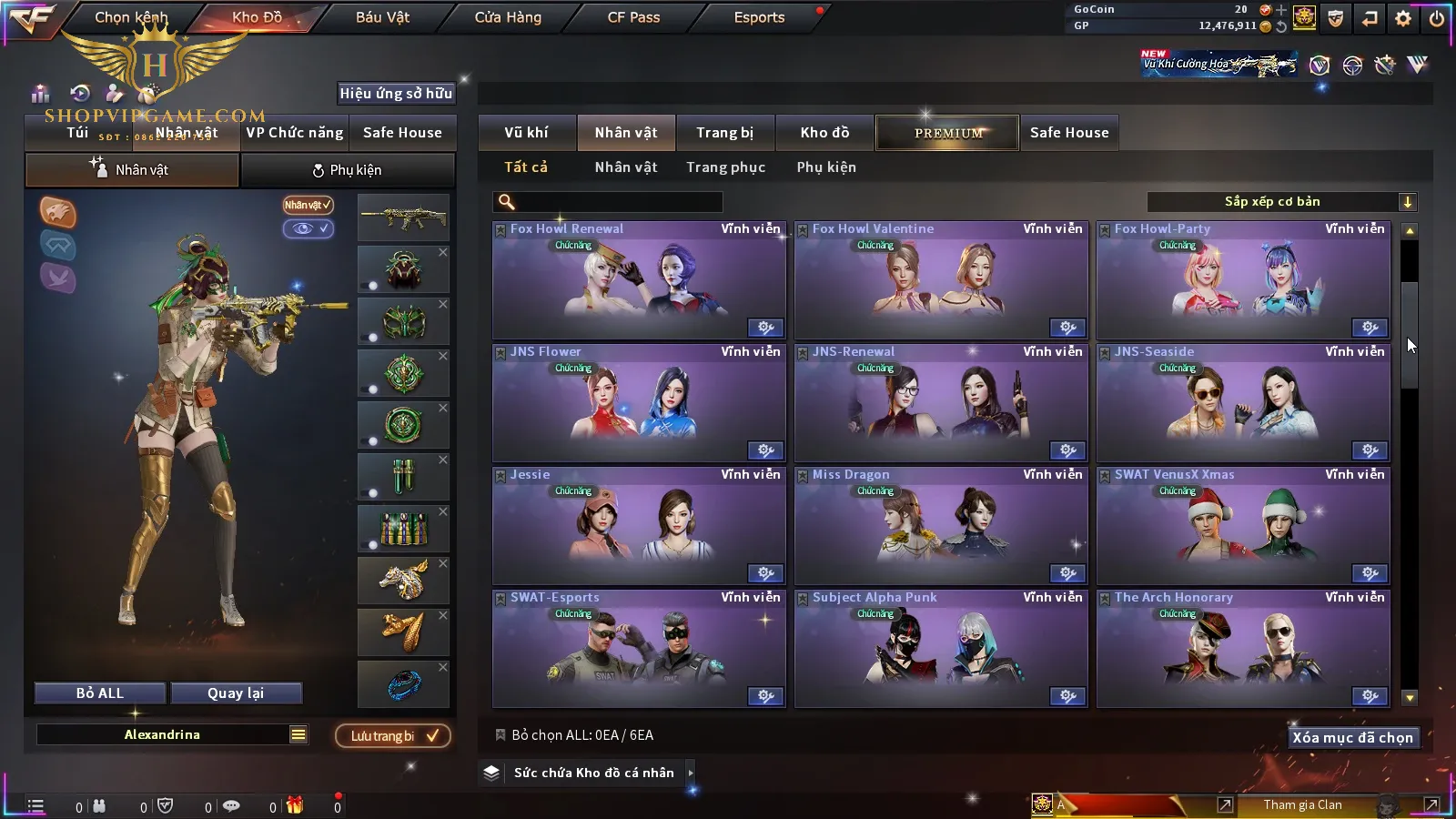
Task: Save loadout with Lưu trang bị
Action: tap(393, 736)
